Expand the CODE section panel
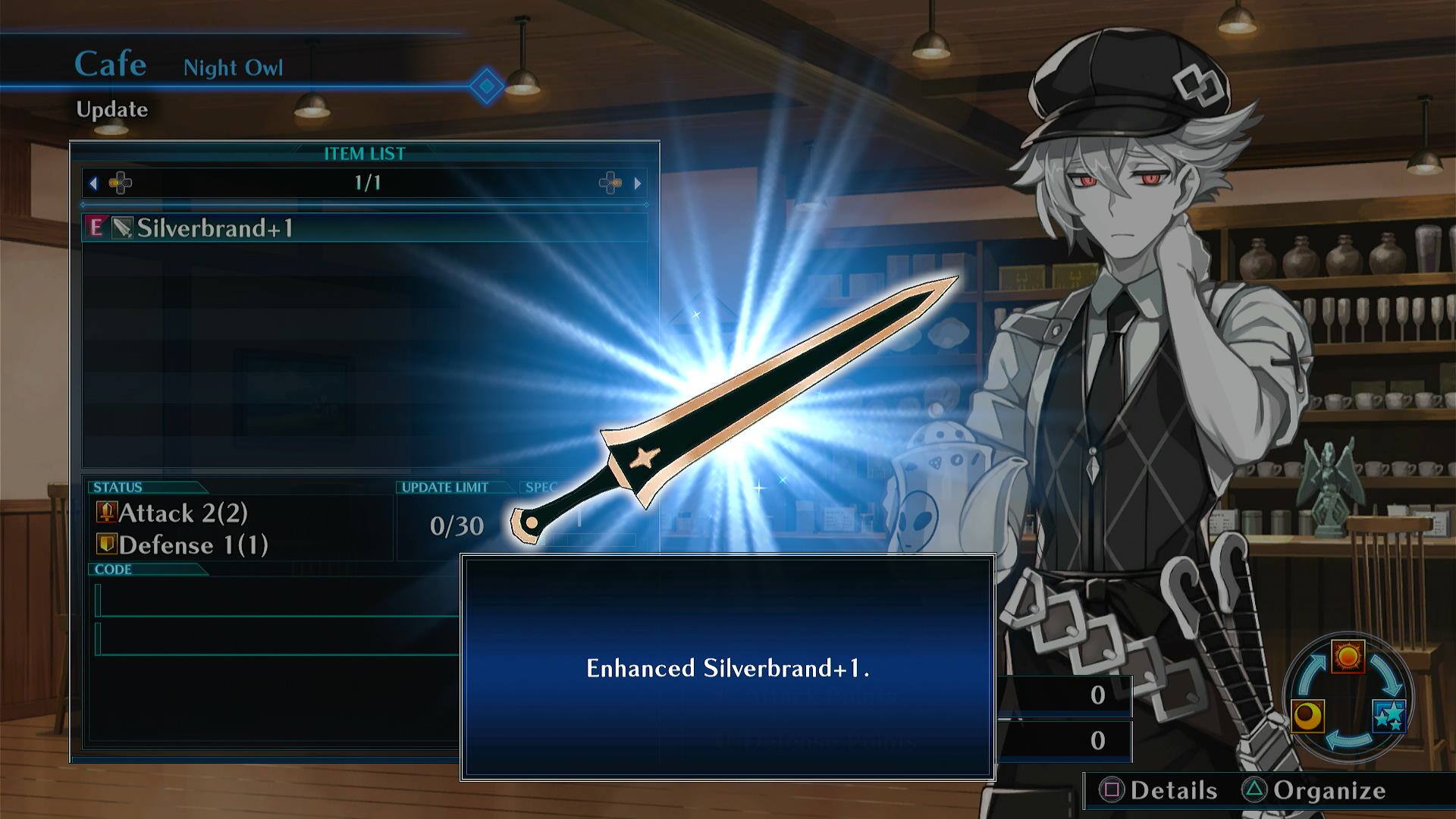The image size is (1456, 819). (114, 570)
